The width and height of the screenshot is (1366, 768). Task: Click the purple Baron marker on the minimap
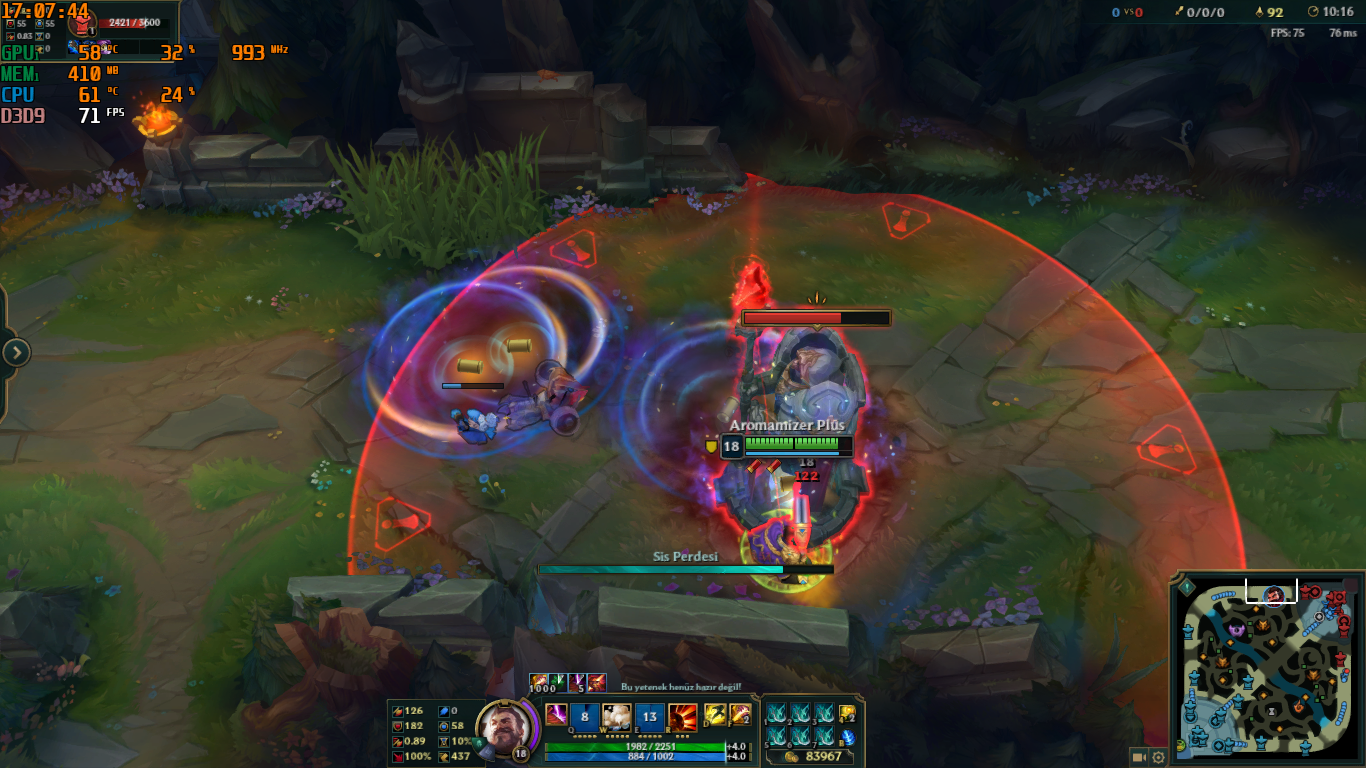pos(1236,629)
